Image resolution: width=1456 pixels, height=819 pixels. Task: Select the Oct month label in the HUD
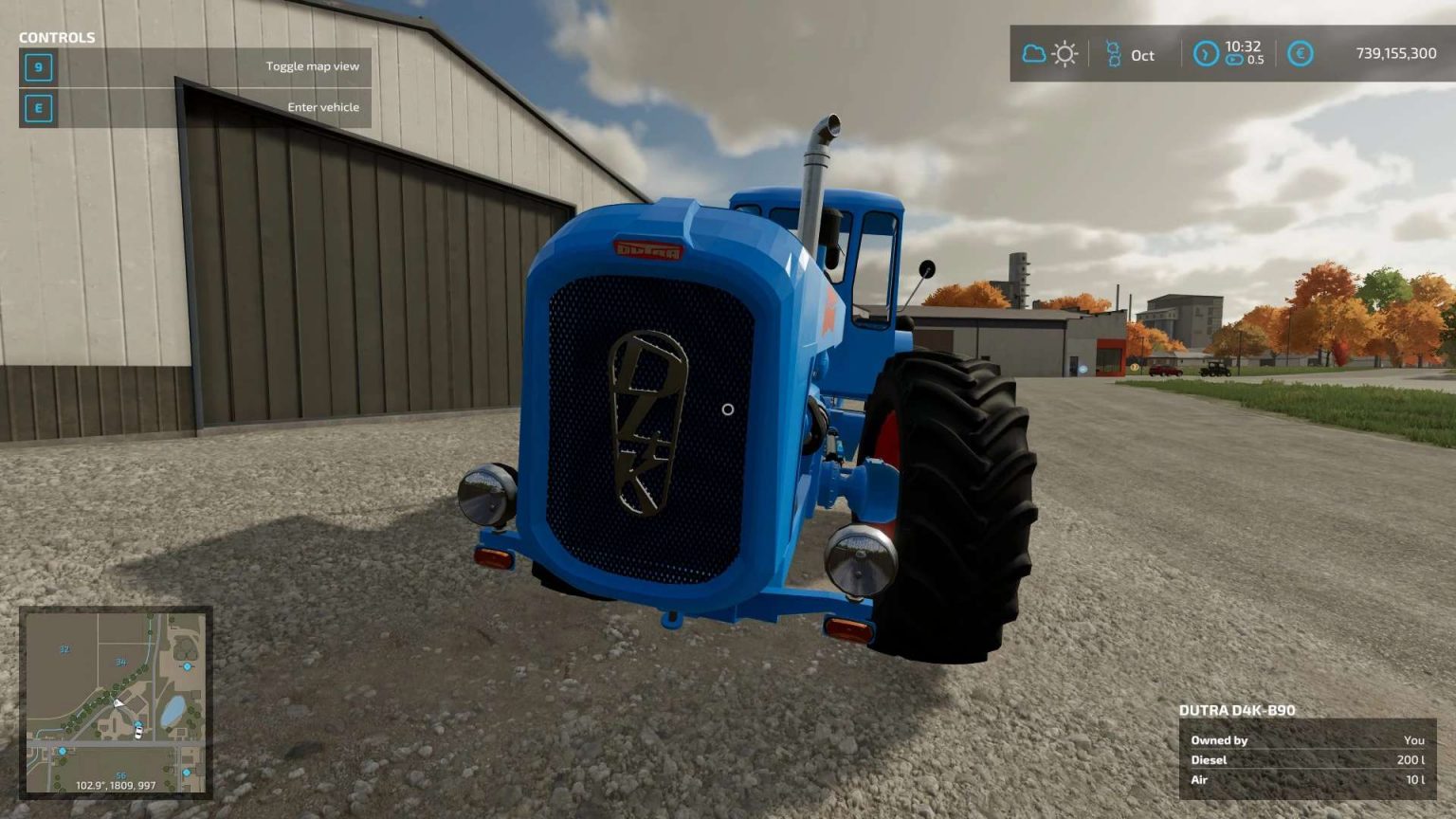(x=1140, y=56)
